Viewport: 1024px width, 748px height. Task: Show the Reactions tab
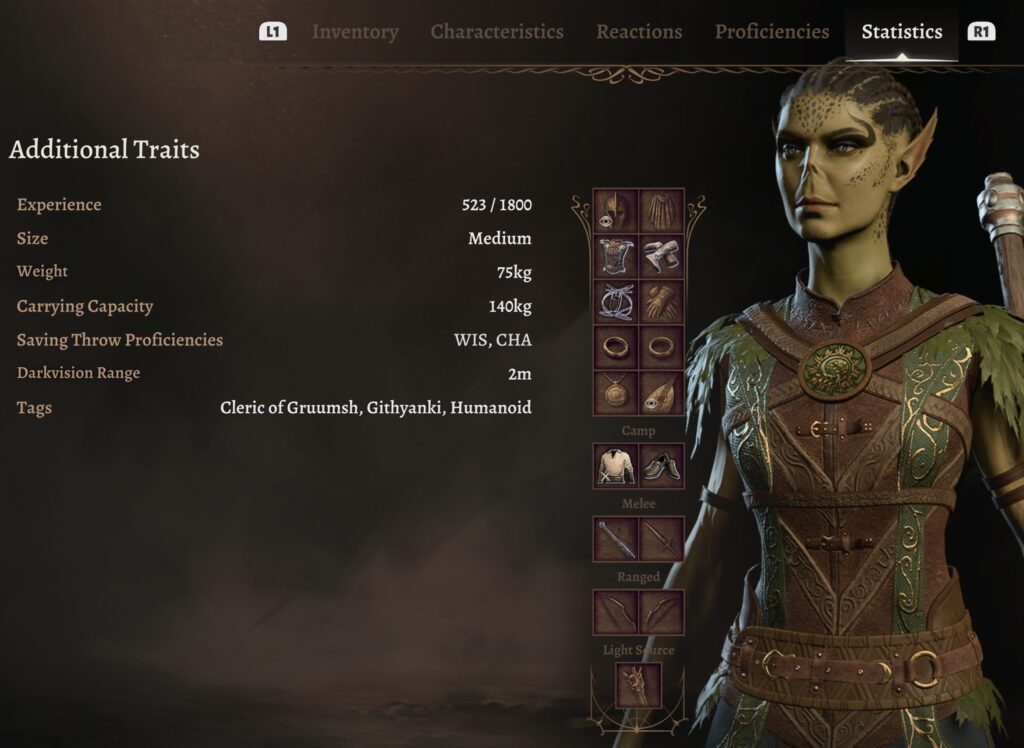click(639, 32)
